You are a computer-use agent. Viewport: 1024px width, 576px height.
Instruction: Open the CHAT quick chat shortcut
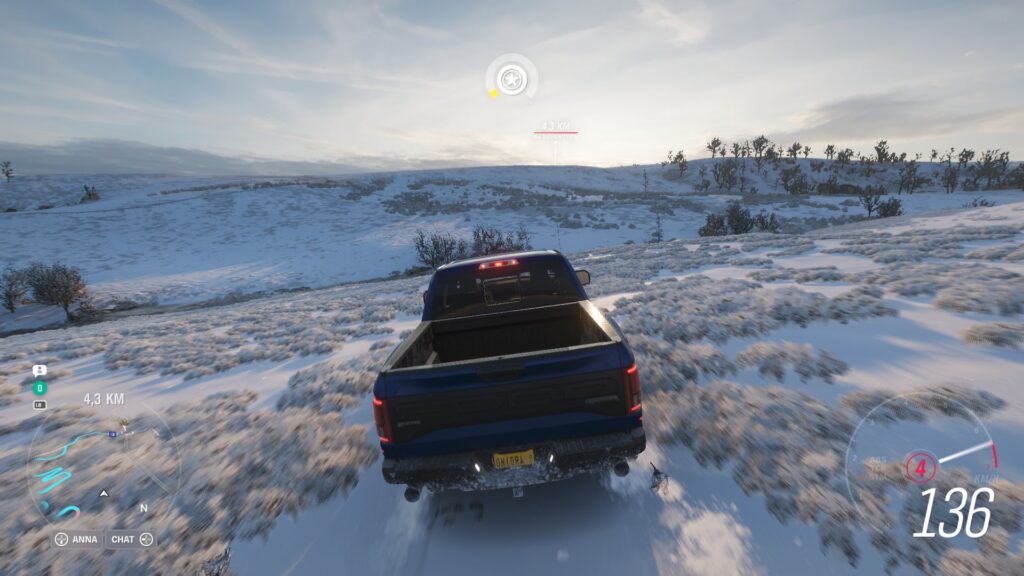(x=131, y=539)
